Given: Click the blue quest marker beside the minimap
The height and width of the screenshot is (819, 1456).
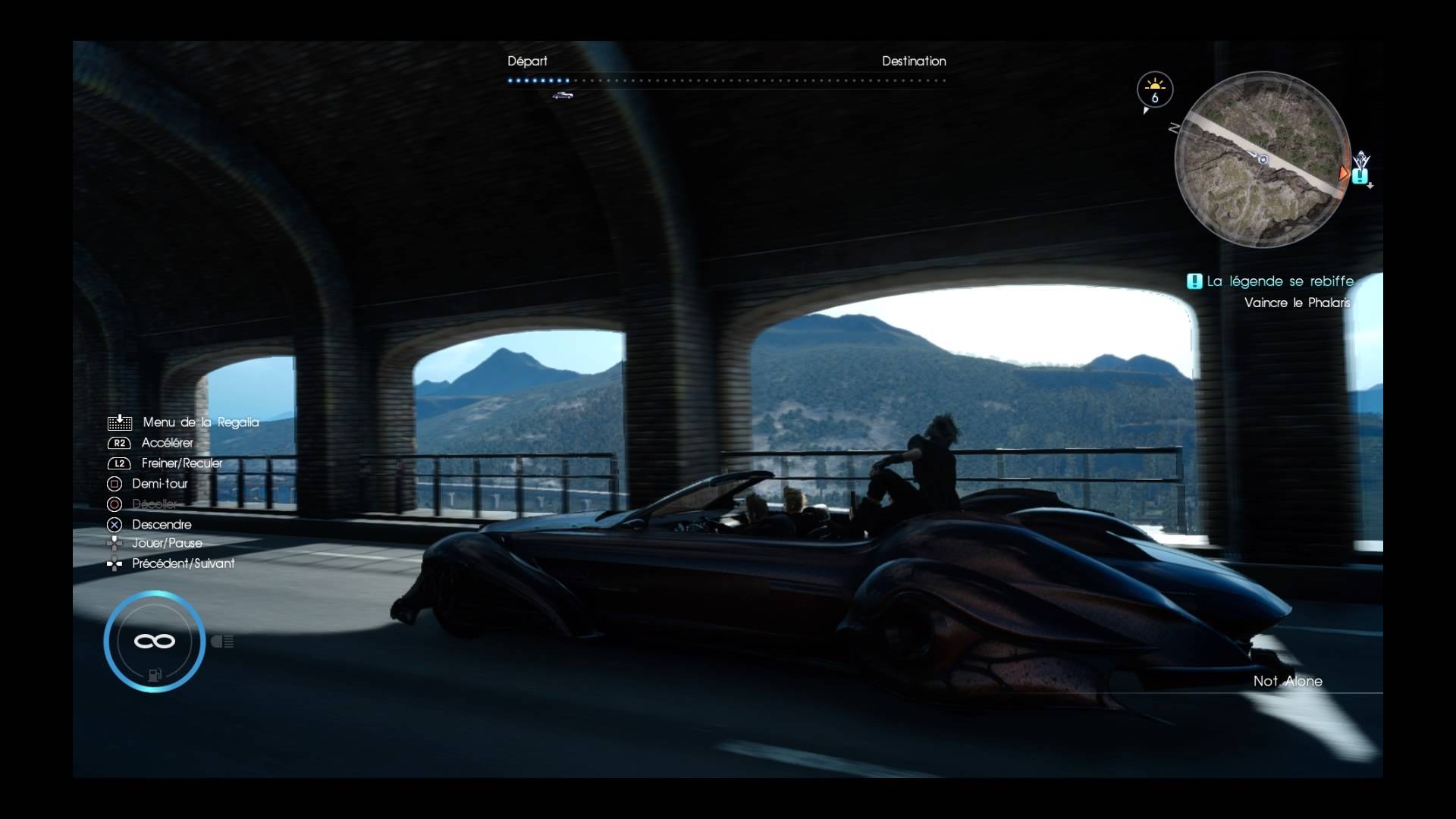Looking at the screenshot, I should pyautogui.click(x=1360, y=176).
